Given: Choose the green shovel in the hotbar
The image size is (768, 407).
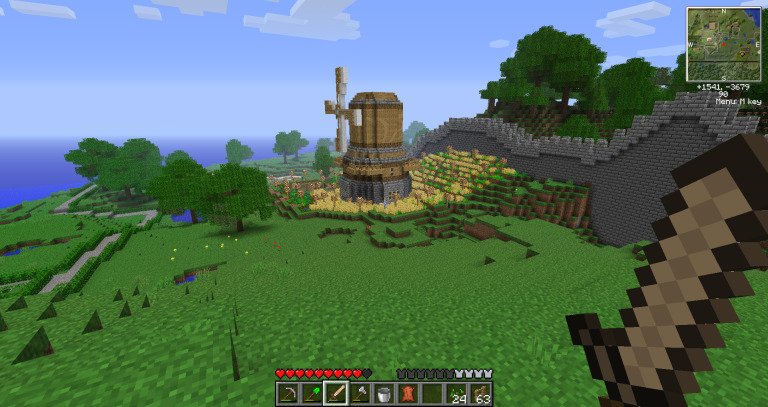Looking at the screenshot, I should (312, 394).
